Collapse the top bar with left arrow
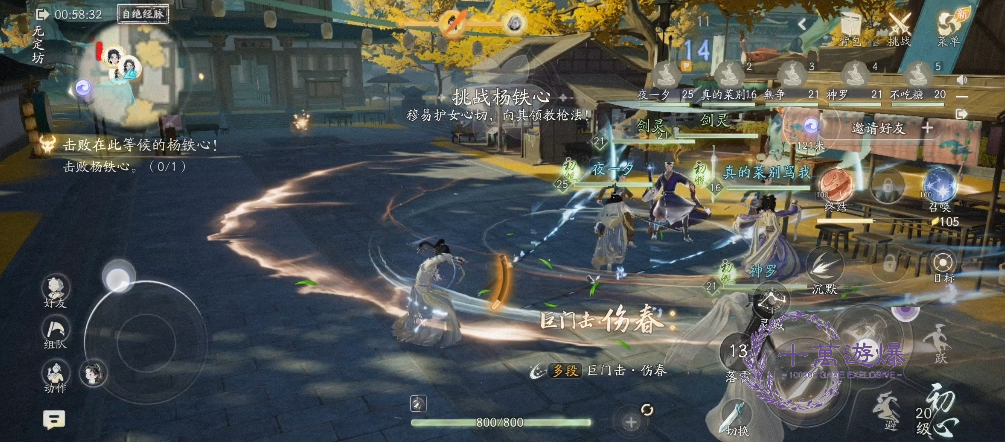1005x442 pixels. click(801, 23)
